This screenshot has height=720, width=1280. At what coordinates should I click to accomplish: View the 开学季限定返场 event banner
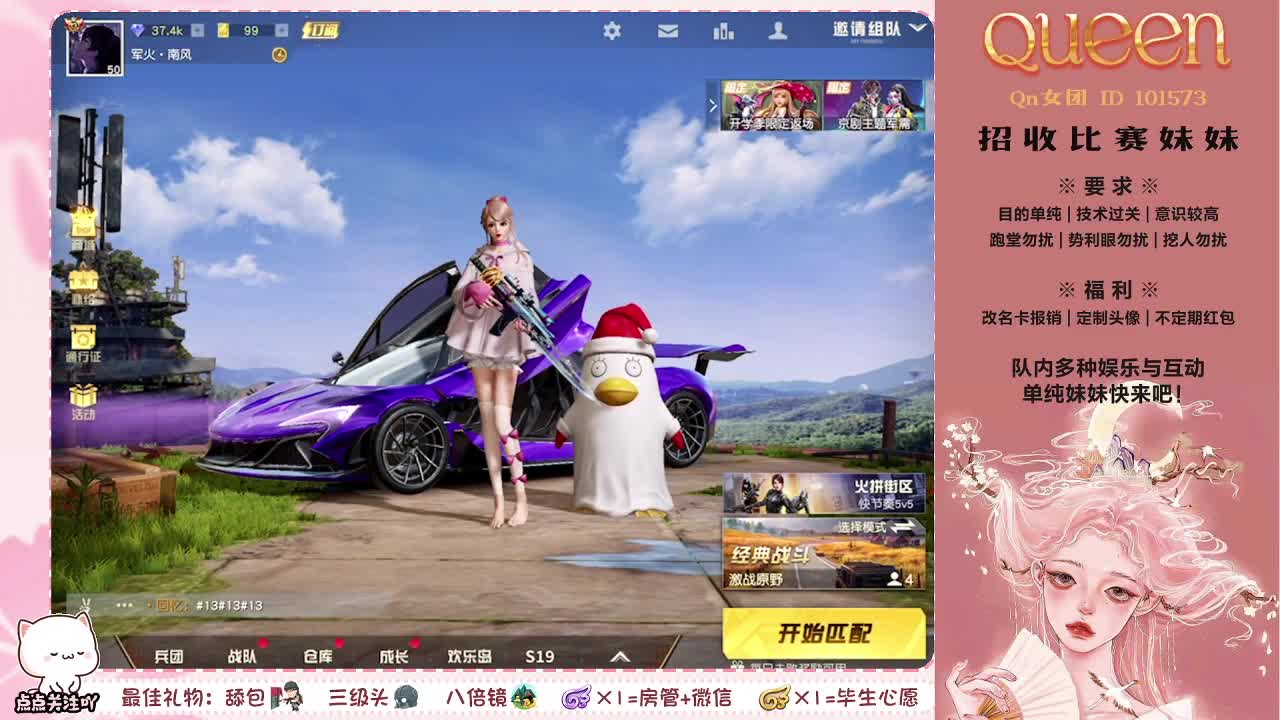coord(770,105)
